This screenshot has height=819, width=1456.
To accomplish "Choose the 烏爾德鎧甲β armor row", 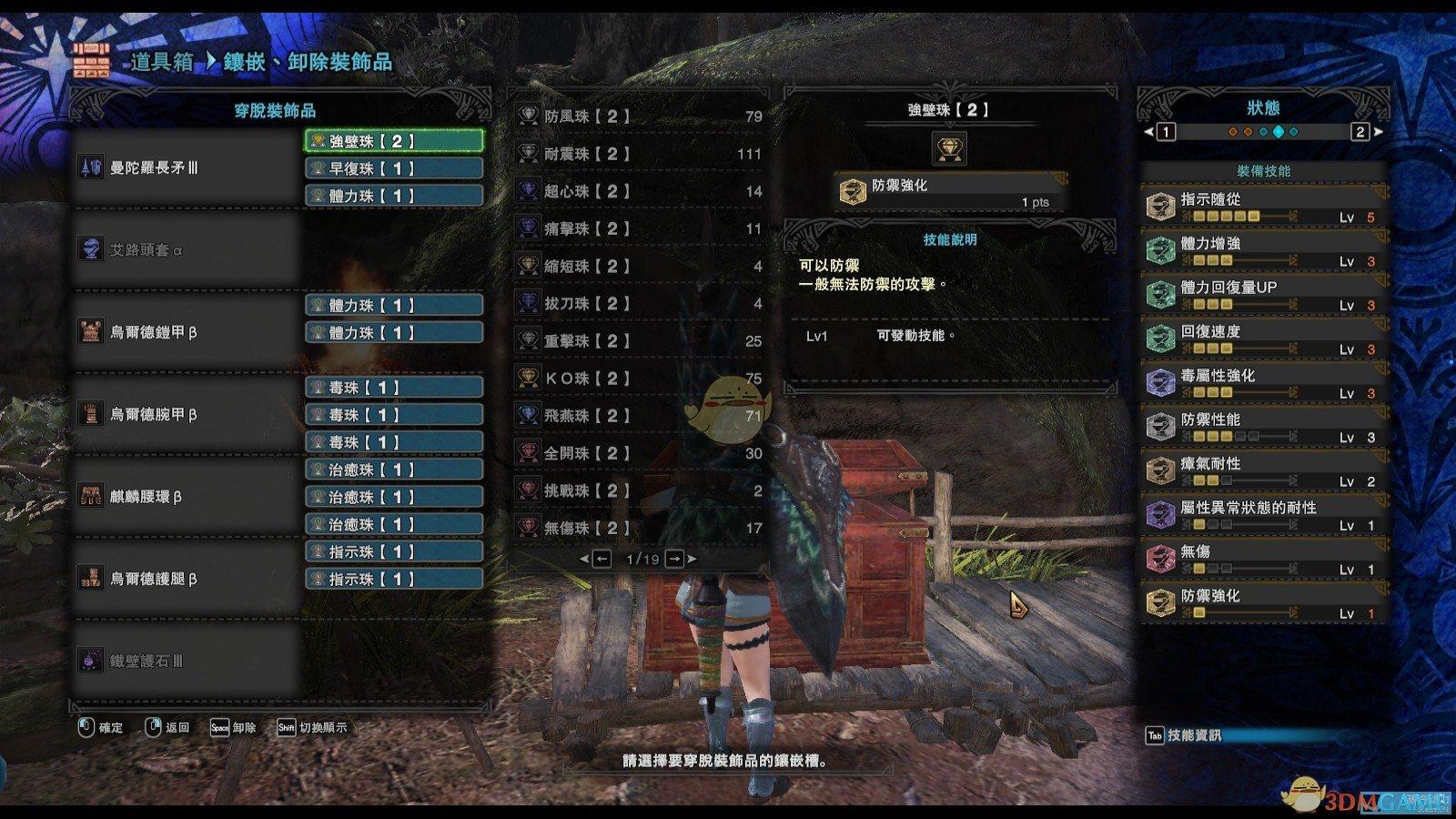I will coord(187,332).
